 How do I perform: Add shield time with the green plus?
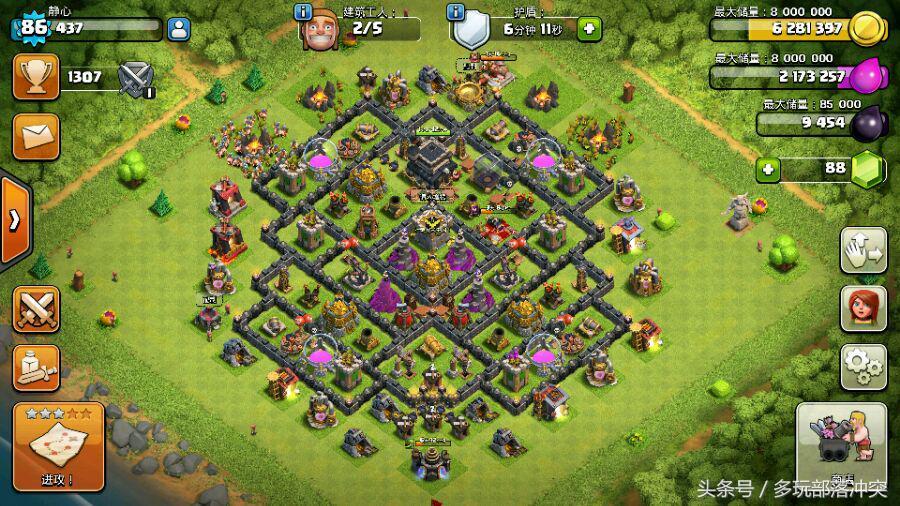(x=590, y=29)
